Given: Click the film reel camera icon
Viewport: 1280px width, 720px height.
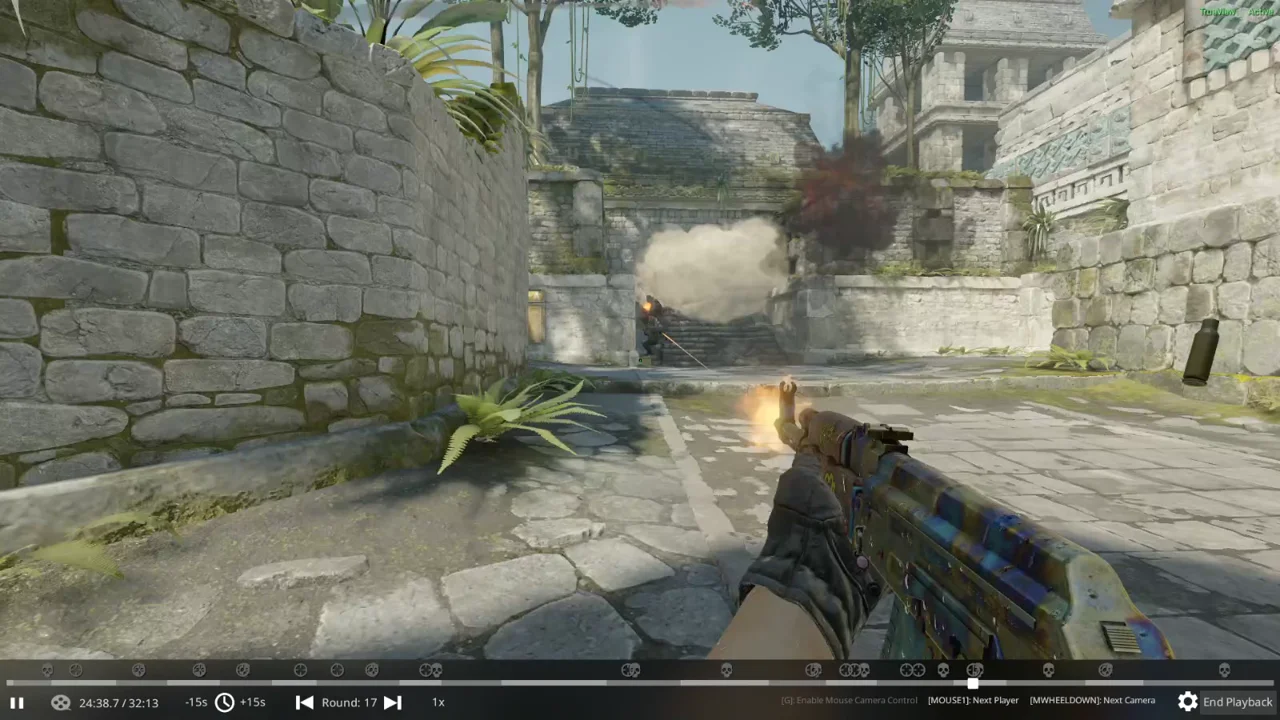Looking at the screenshot, I should (60, 702).
